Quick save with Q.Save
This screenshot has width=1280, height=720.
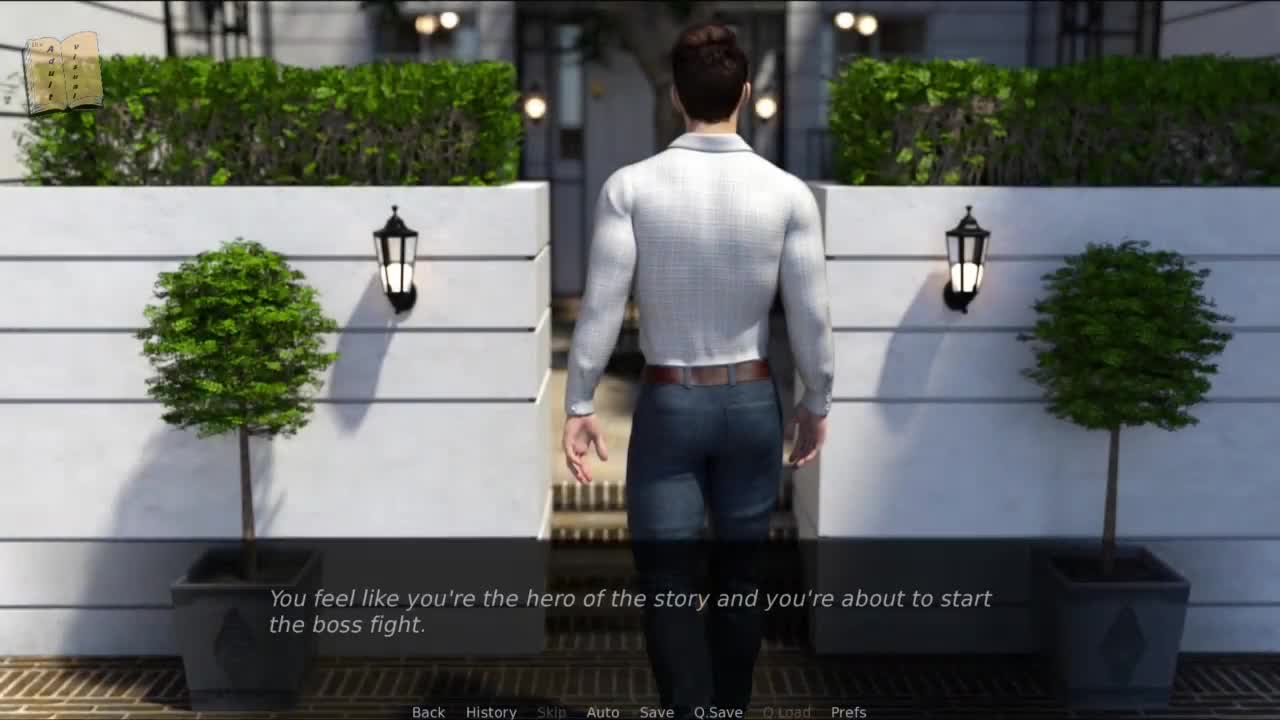pos(718,712)
